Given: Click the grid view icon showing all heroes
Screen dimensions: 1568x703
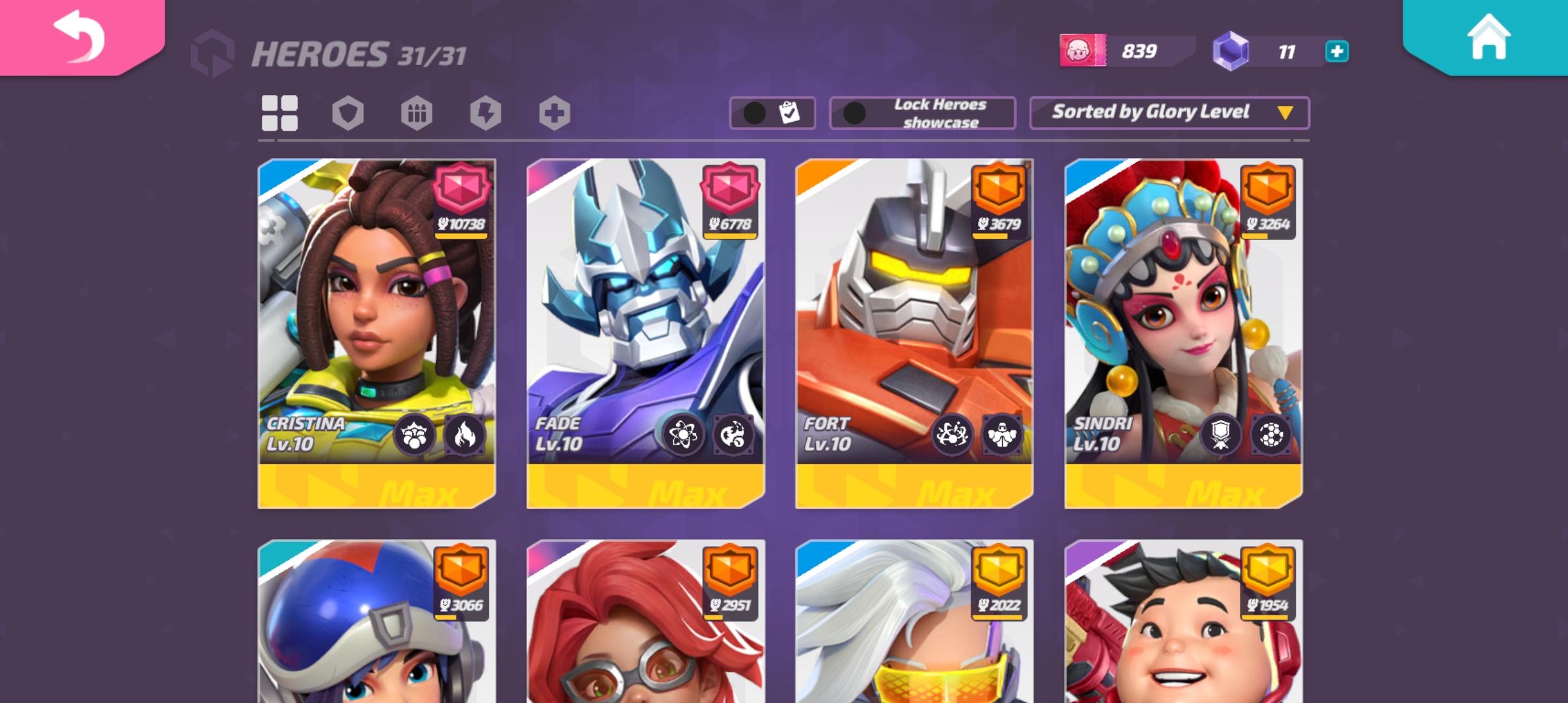Looking at the screenshot, I should tap(280, 112).
